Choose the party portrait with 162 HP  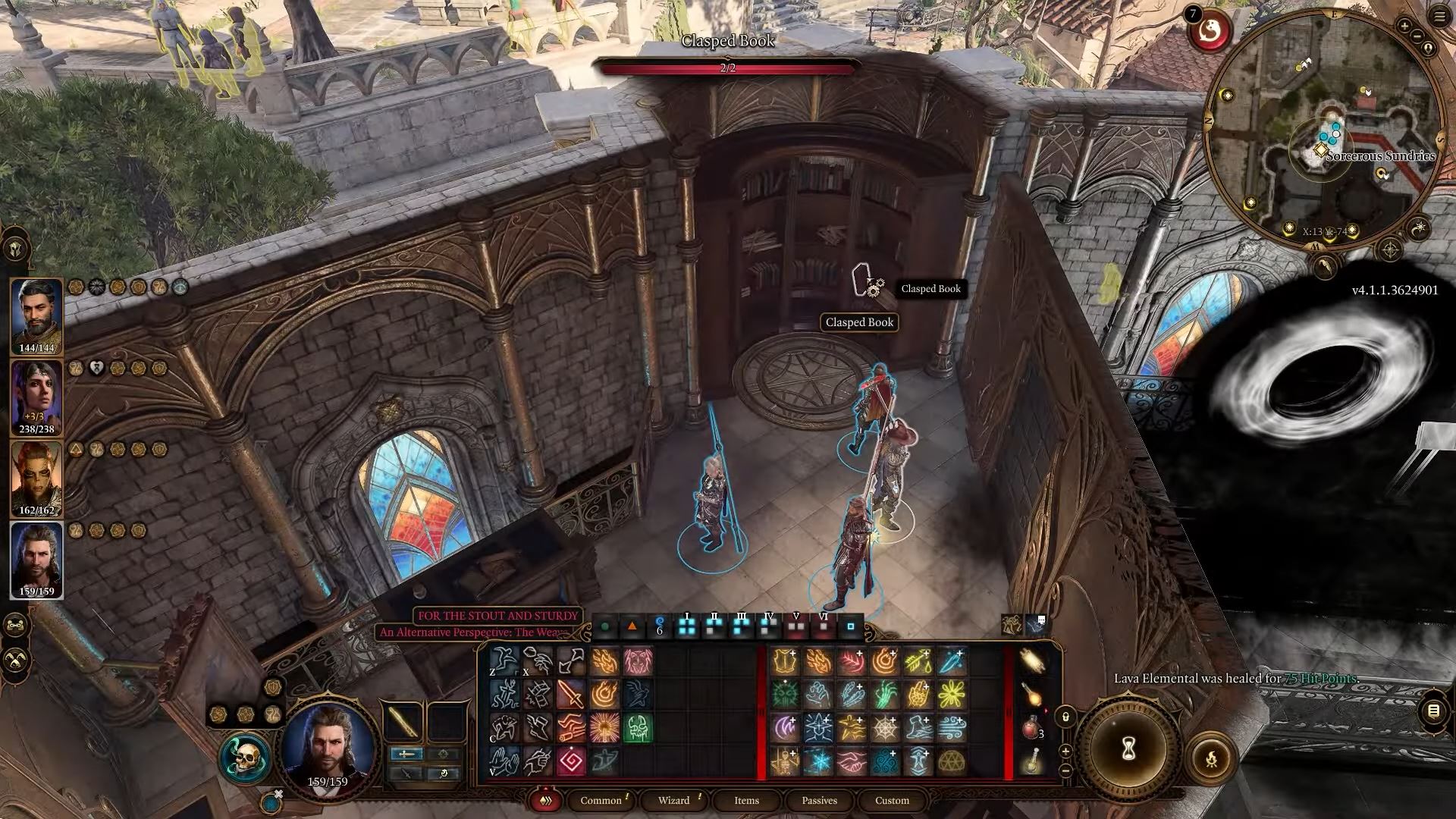pos(36,479)
